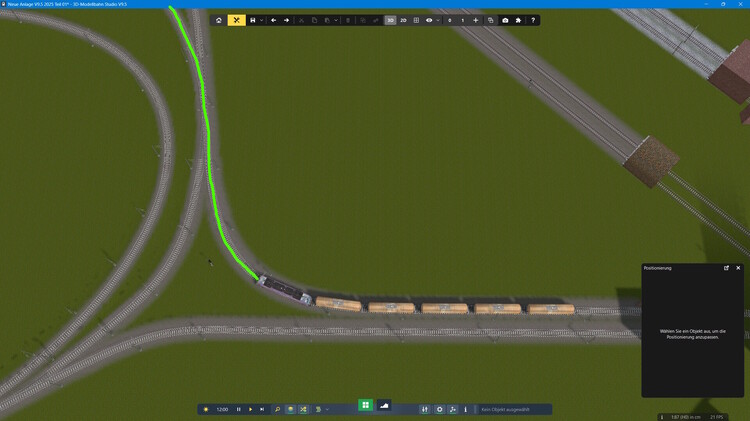The height and width of the screenshot is (421, 750).
Task: Close the Positionierung panel
Action: (x=739, y=268)
